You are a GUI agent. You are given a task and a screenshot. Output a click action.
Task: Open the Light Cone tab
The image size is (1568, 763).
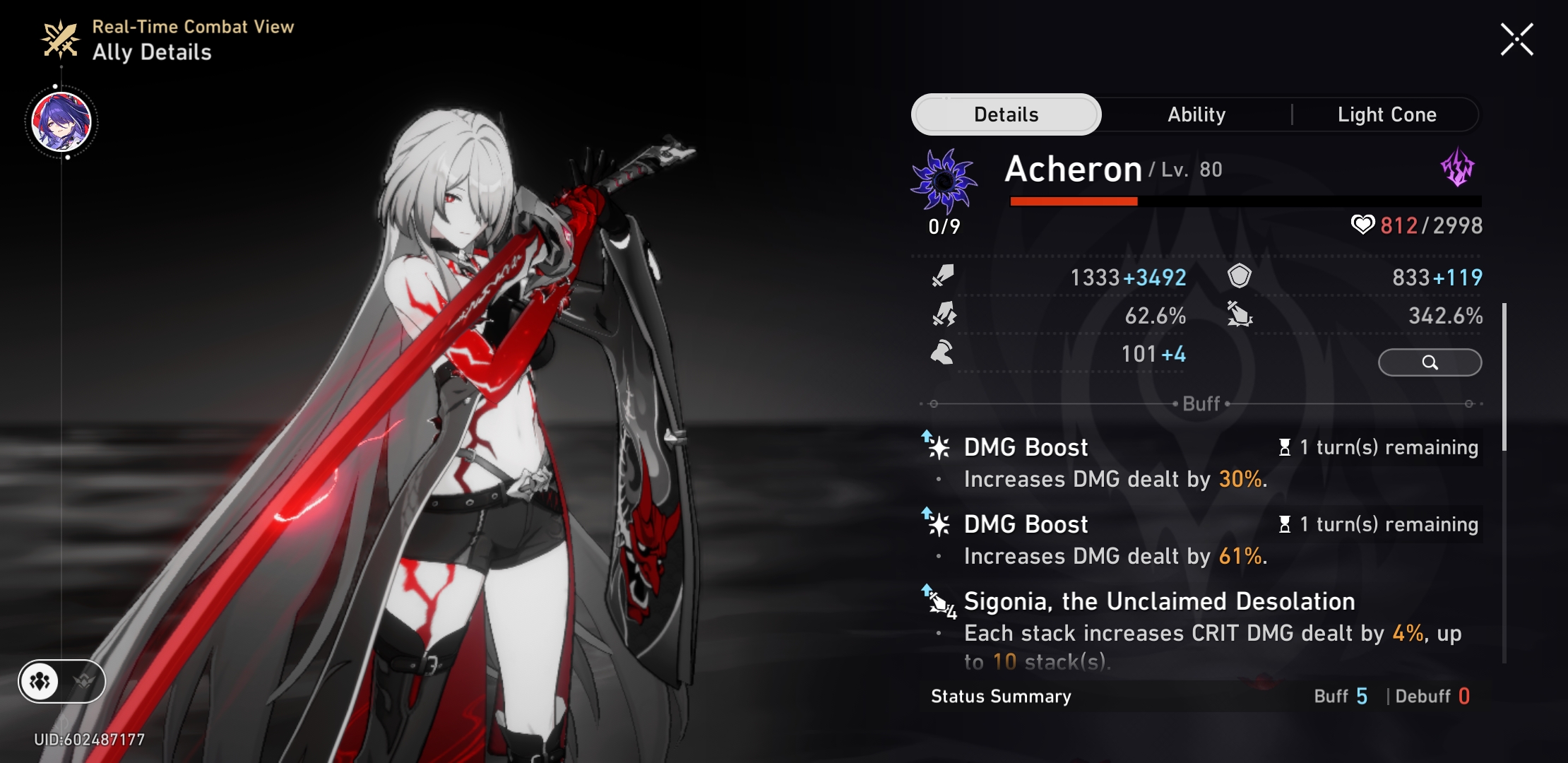[1386, 114]
